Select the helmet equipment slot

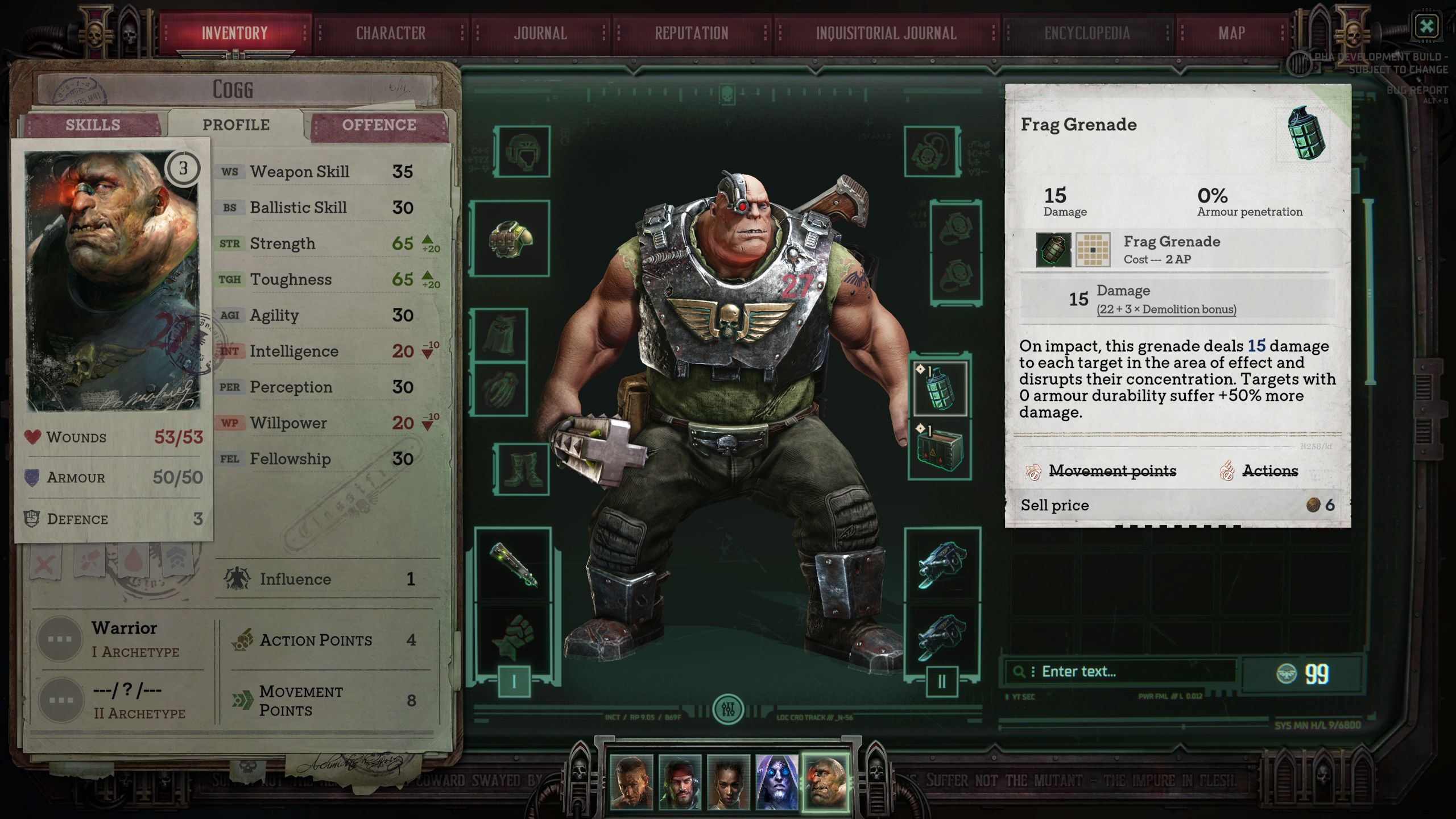522,151
